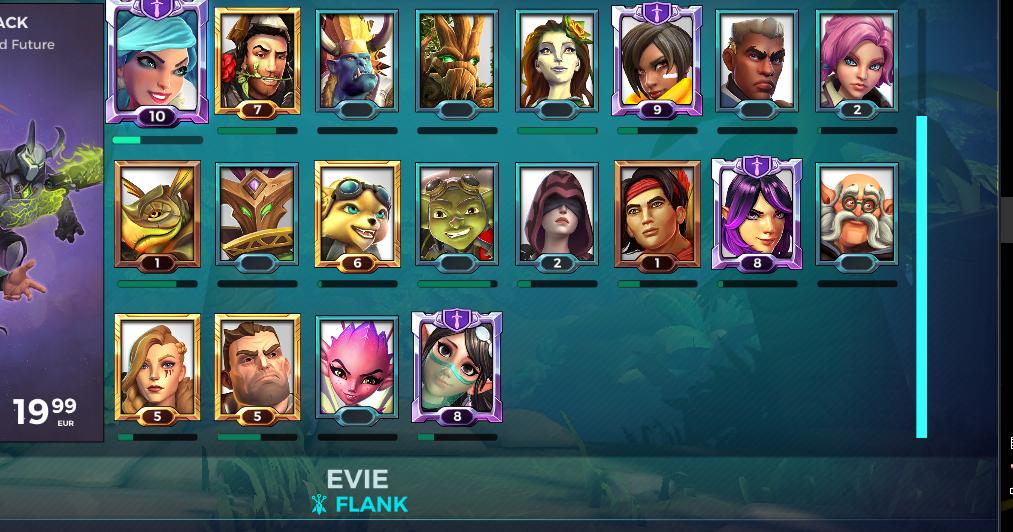Screen dimensions: 1013x532
Task: Pick Ying's champion card
Action: tap(457, 364)
